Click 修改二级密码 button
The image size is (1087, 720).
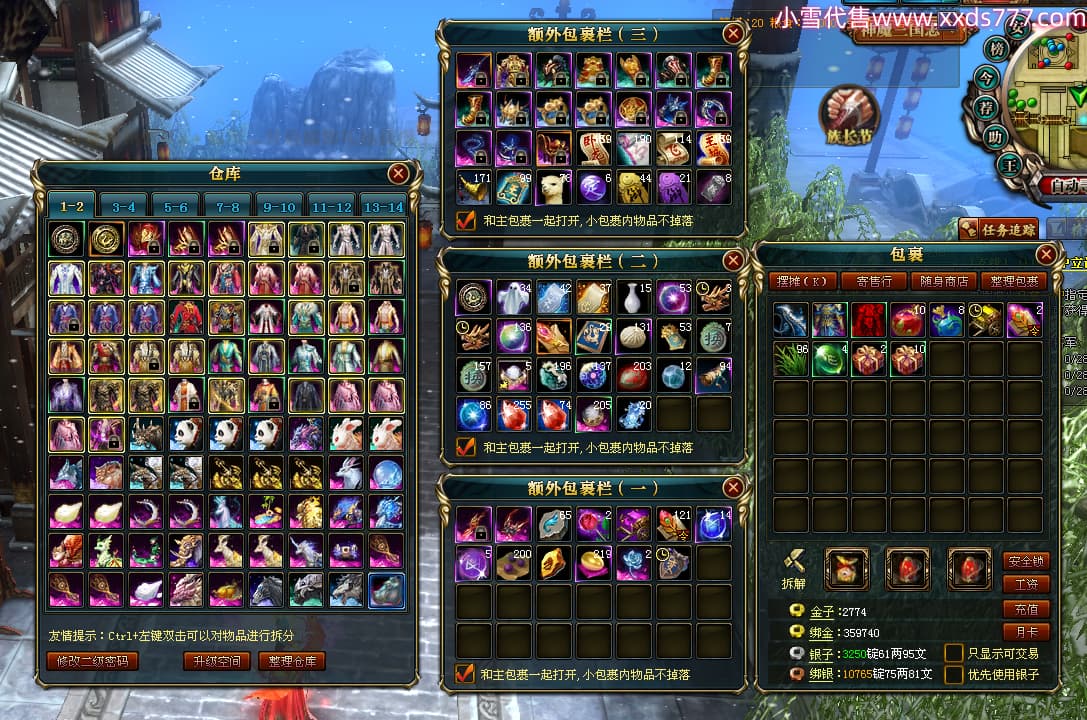click(93, 661)
